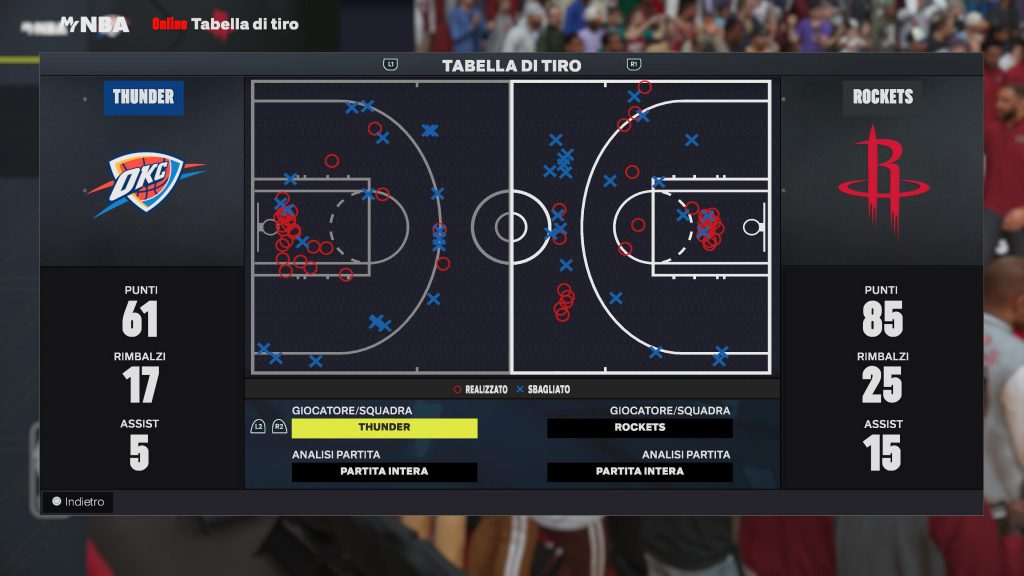Change the Rockets-side Partita Intera analysis selector
The width and height of the screenshot is (1024, 576).
point(640,472)
